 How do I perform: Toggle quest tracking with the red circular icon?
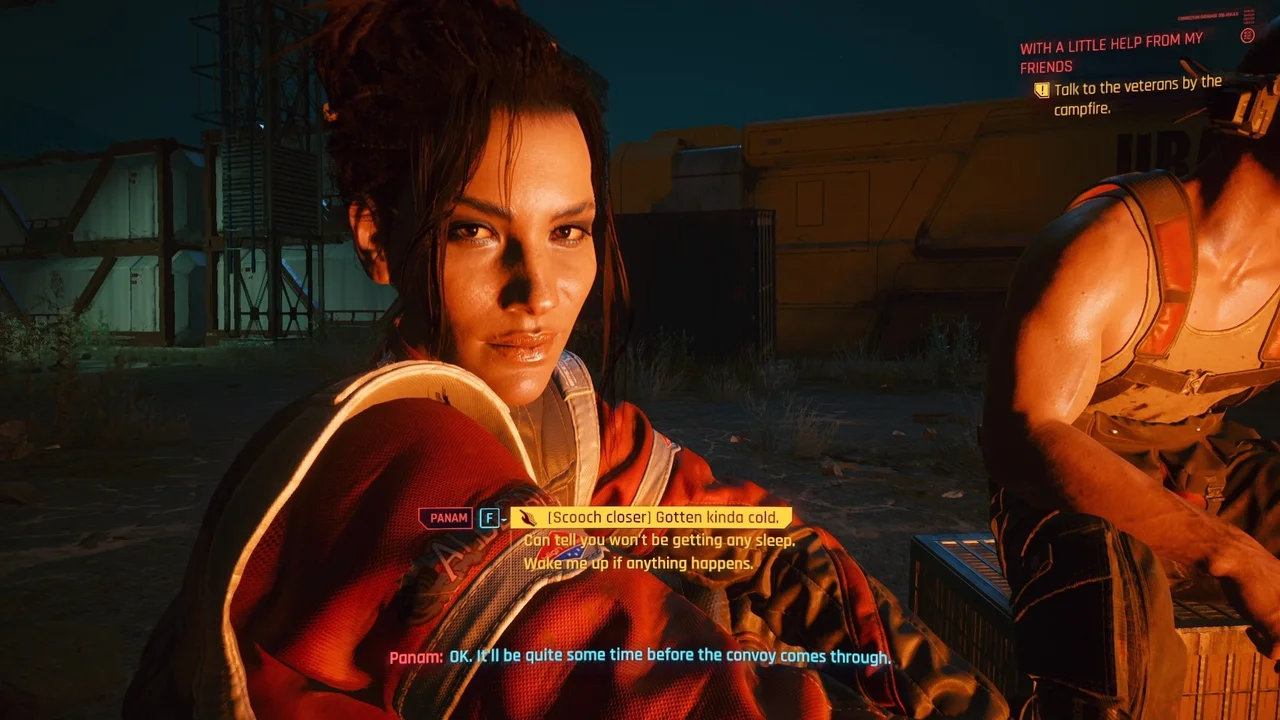click(1247, 36)
